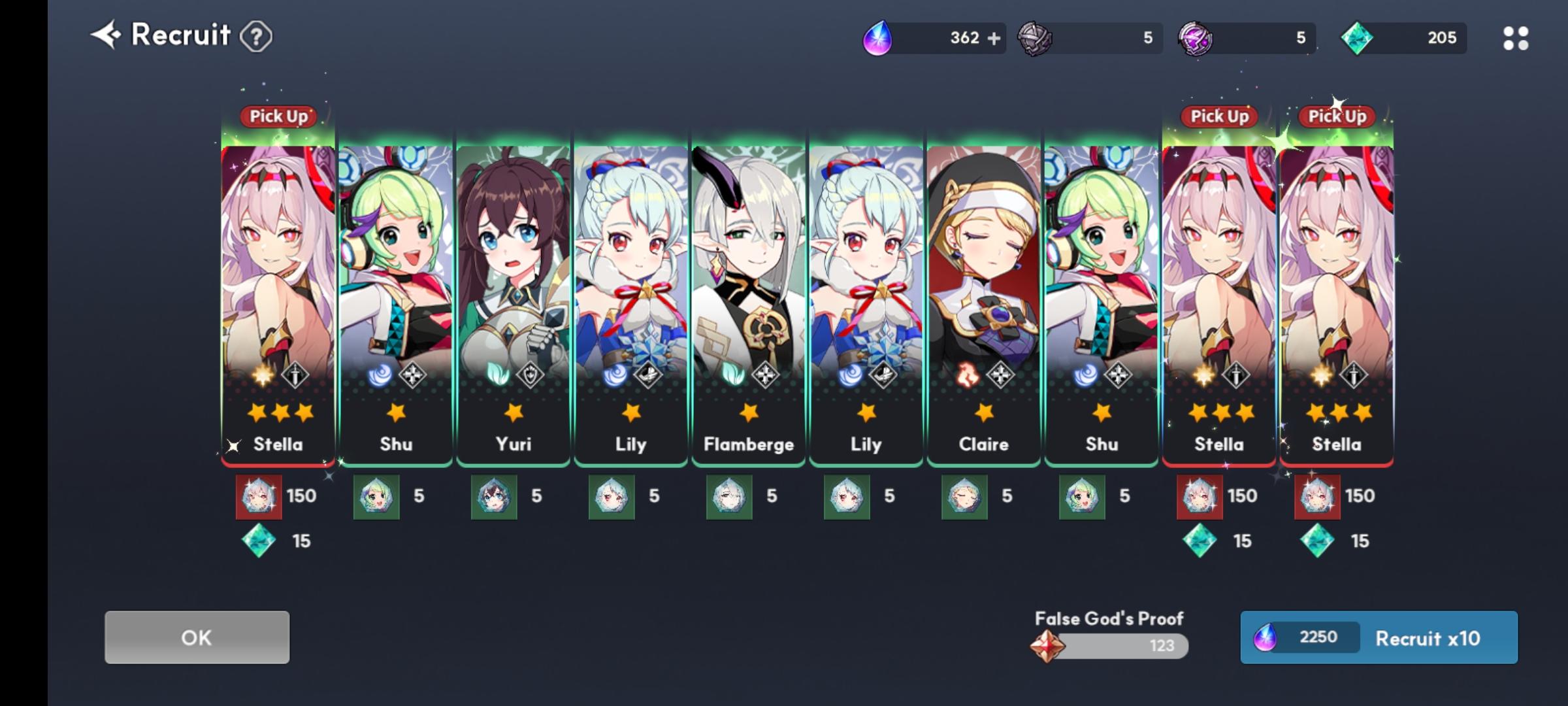Click Shu's shard icon showing 5

376,496
